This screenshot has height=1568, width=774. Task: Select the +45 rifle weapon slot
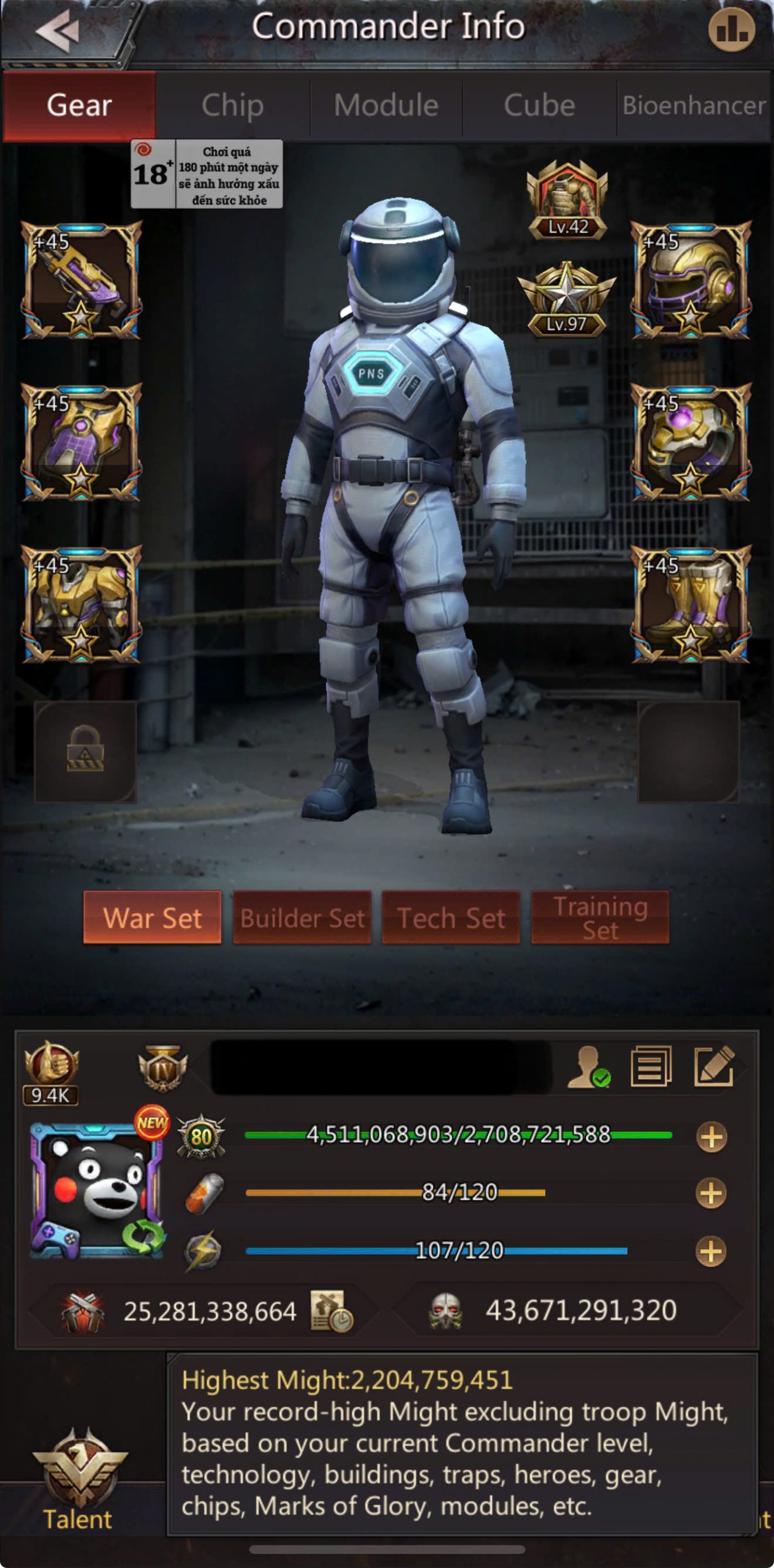[82, 280]
